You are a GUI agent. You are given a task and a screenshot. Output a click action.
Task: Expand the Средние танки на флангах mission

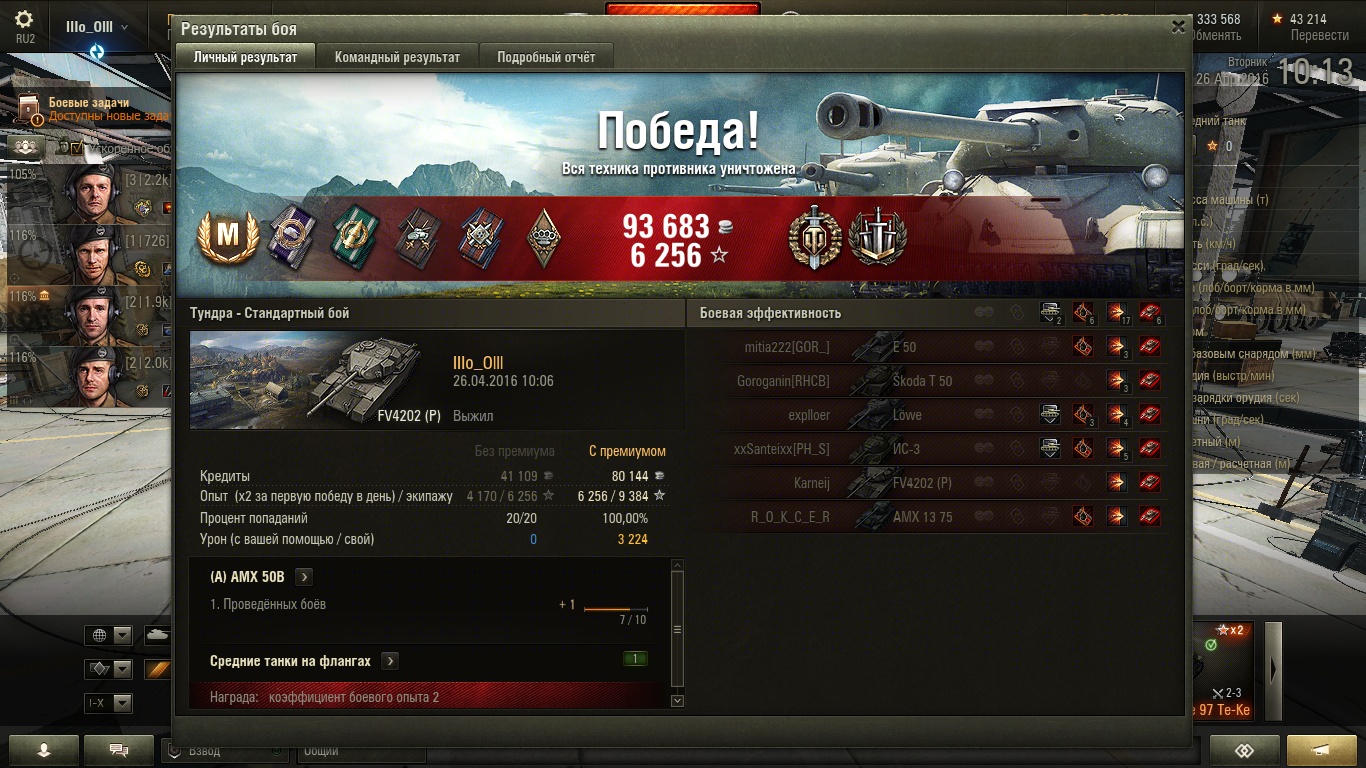click(x=390, y=661)
